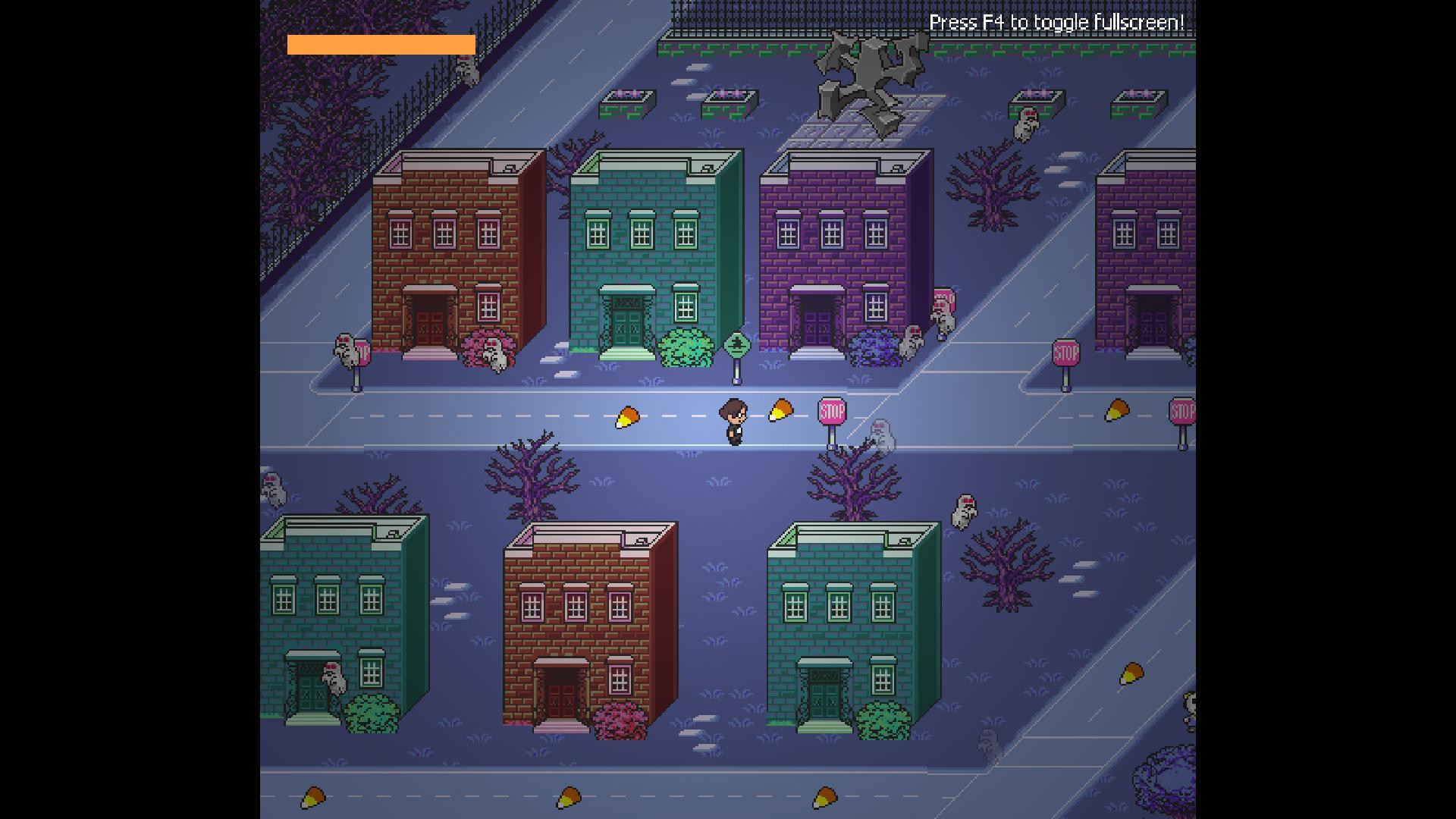The image size is (1456, 819).
Task: Click the pink STOP sign near the player
Action: pyautogui.click(x=831, y=412)
